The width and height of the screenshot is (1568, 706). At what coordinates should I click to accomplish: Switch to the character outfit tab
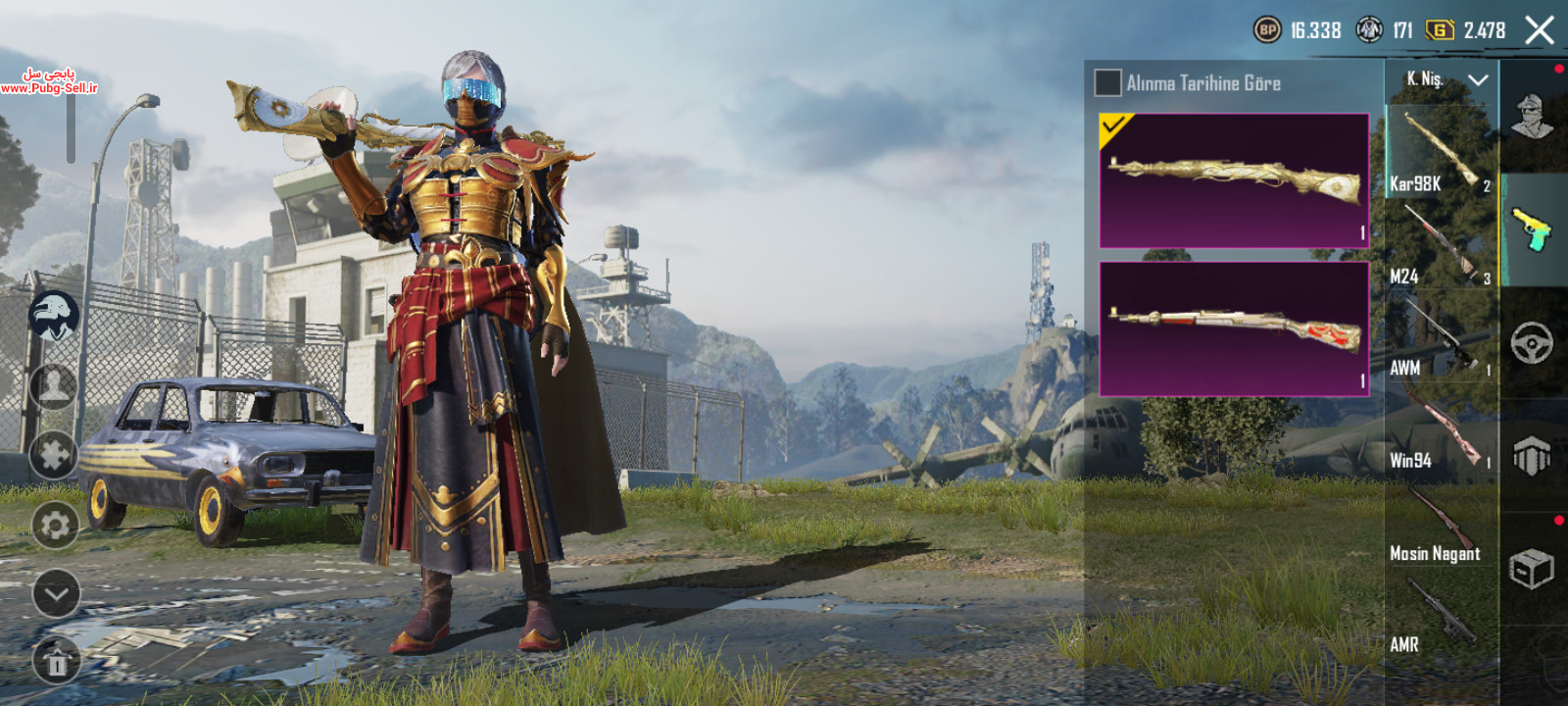(1533, 118)
